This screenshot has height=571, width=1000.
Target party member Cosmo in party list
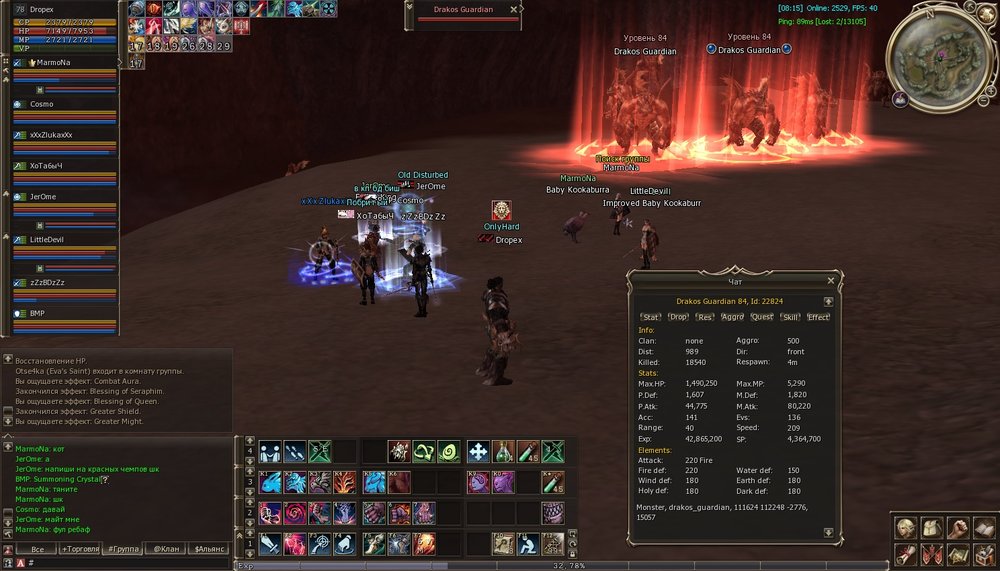42,104
